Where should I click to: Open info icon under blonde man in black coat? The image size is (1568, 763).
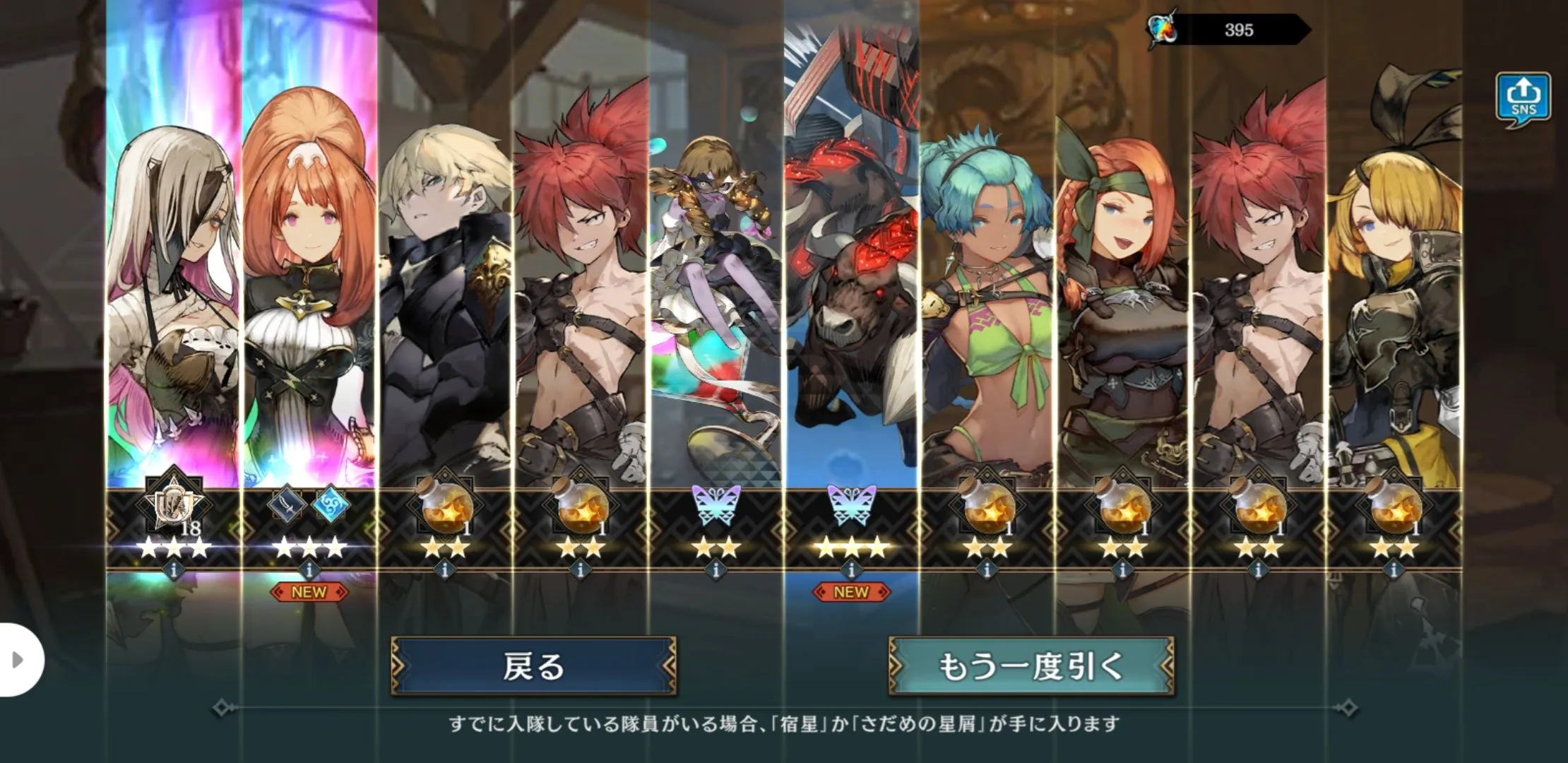(444, 569)
